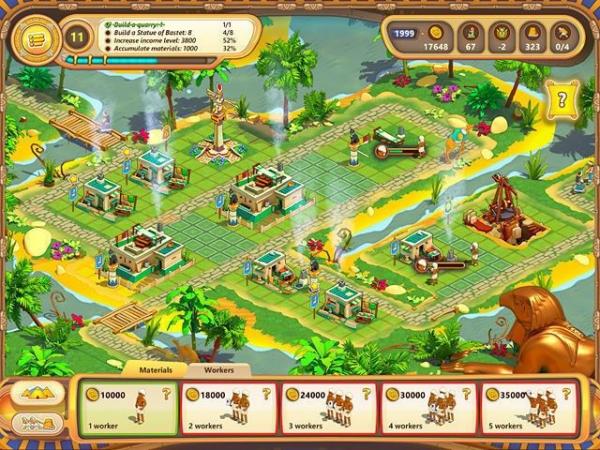Open the pyramids build category button
The image size is (600, 450).
[x=37, y=393]
